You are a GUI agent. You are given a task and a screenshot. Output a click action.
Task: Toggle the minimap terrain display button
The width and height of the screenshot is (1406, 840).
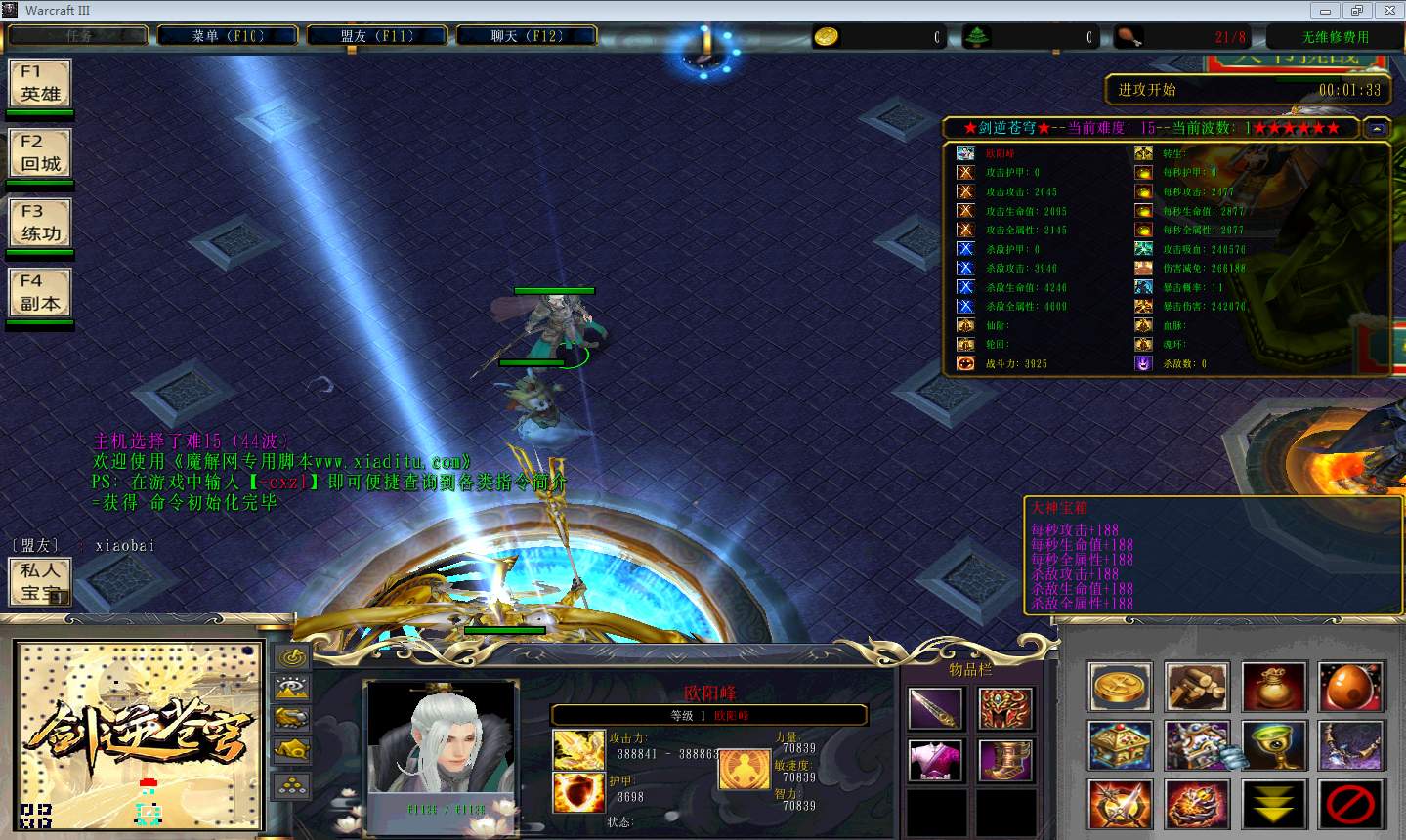pos(292,688)
